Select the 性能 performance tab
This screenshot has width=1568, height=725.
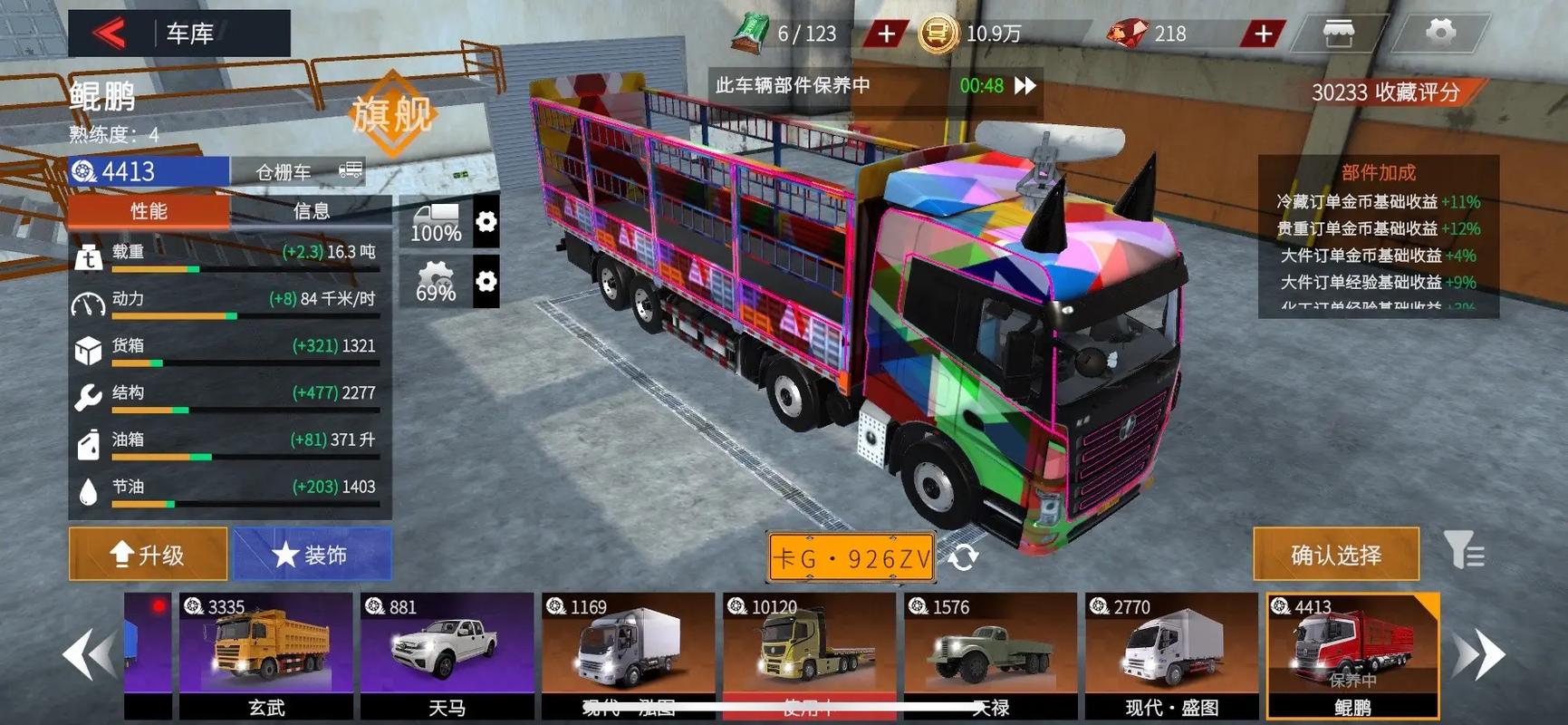149,211
